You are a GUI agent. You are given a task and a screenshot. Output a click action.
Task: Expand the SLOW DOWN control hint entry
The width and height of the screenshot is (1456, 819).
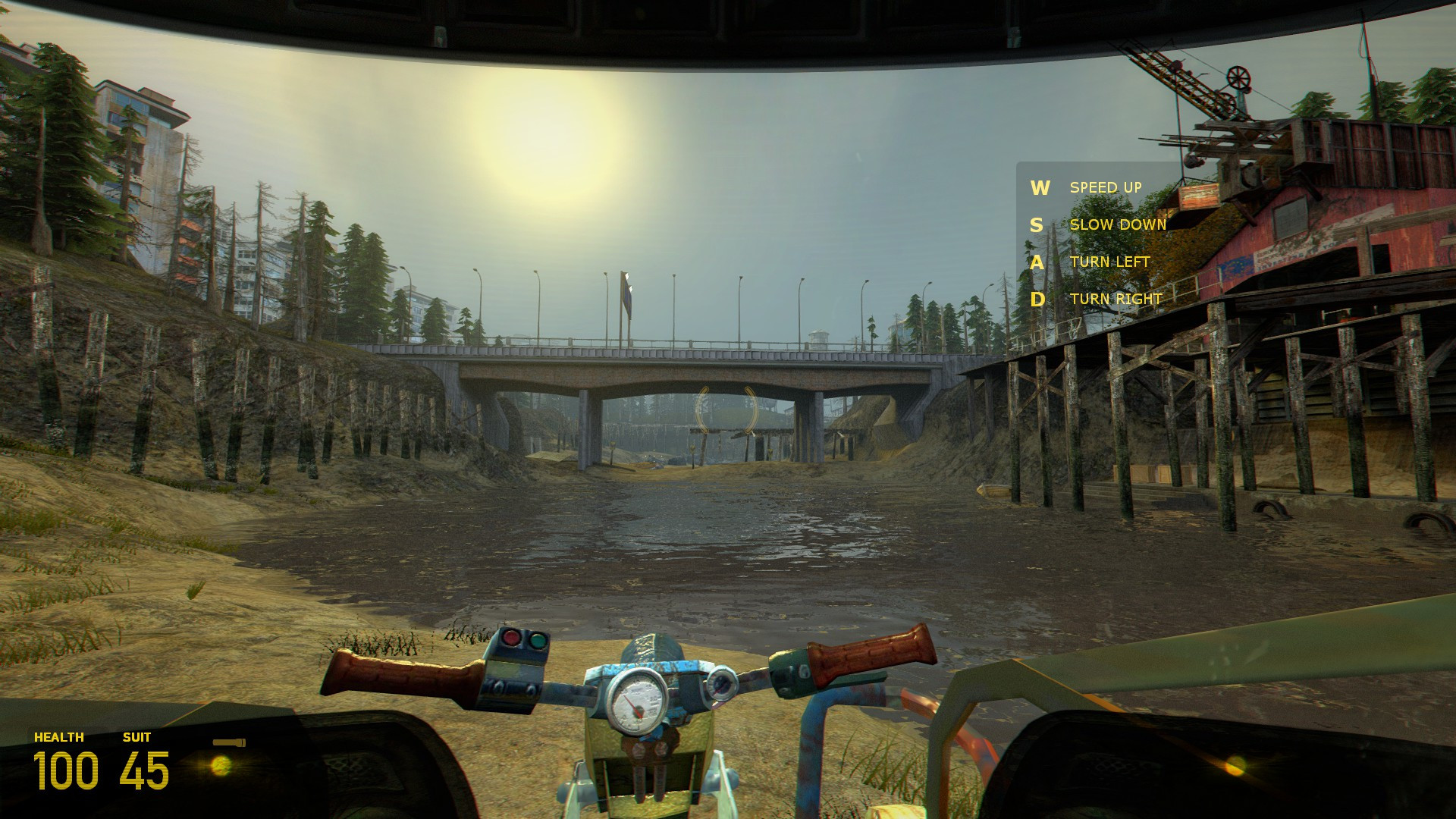click(x=1118, y=225)
